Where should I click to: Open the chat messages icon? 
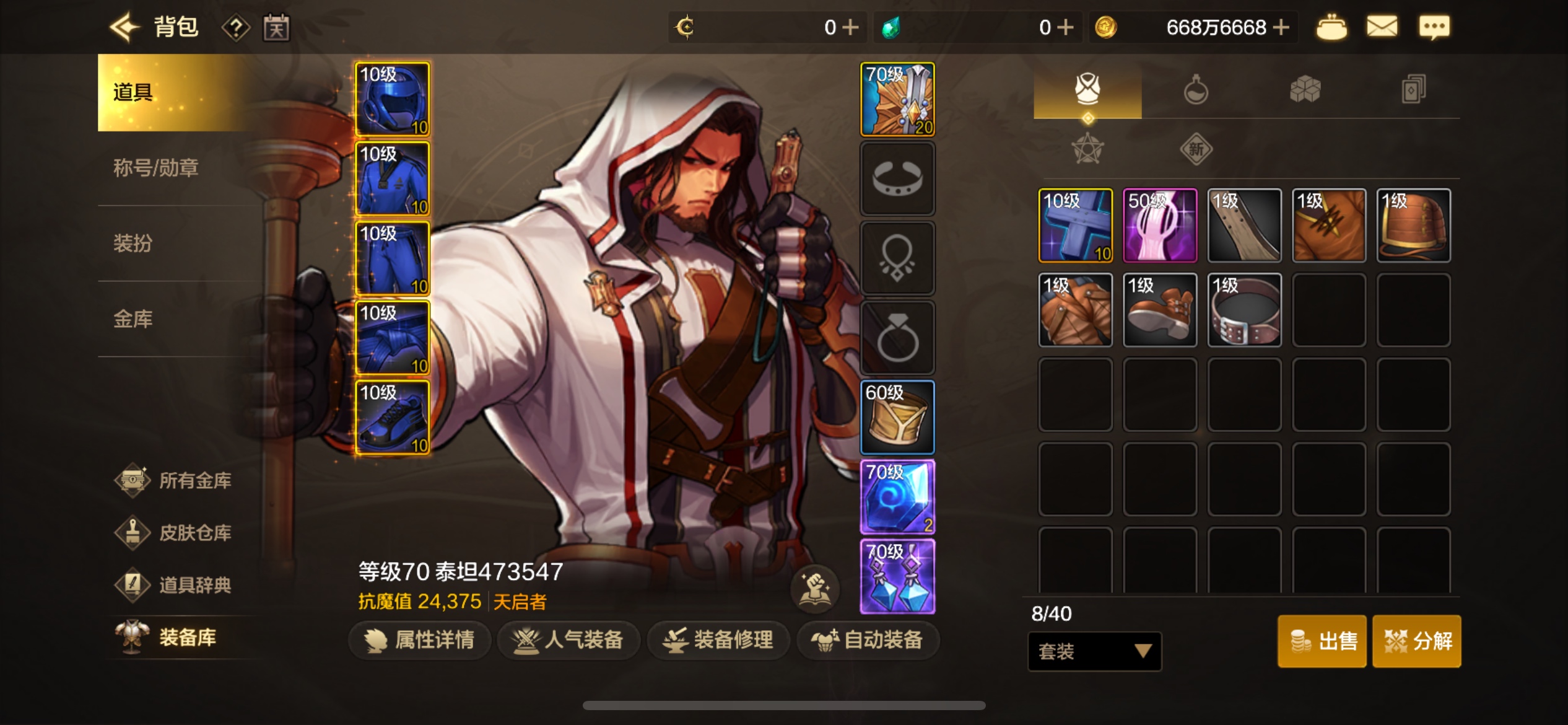point(1435,27)
